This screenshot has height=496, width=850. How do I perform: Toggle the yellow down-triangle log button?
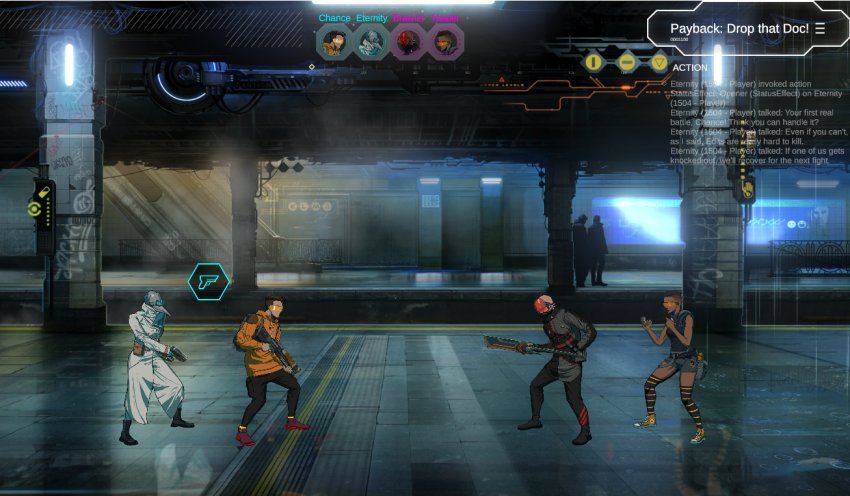coord(659,62)
